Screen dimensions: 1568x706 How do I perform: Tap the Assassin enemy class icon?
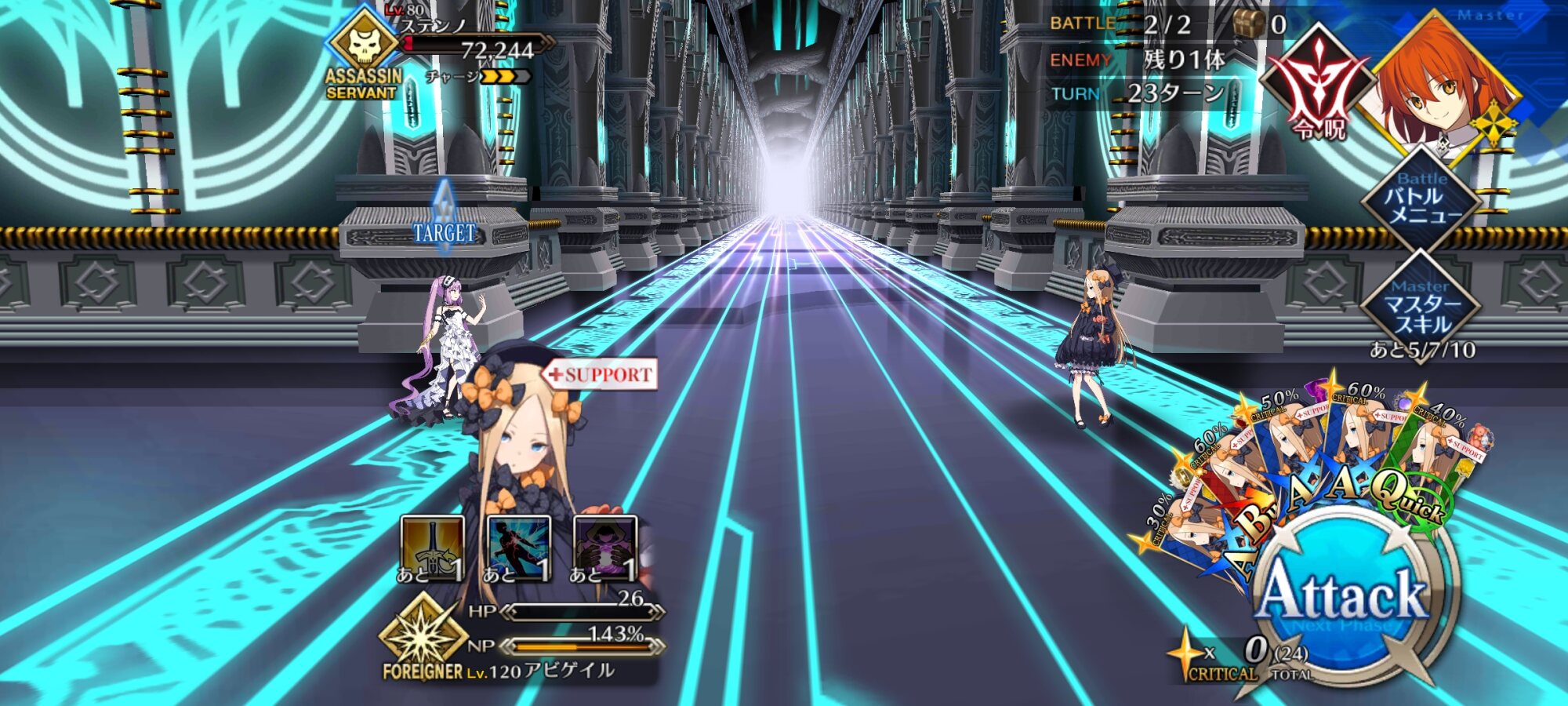(x=364, y=45)
